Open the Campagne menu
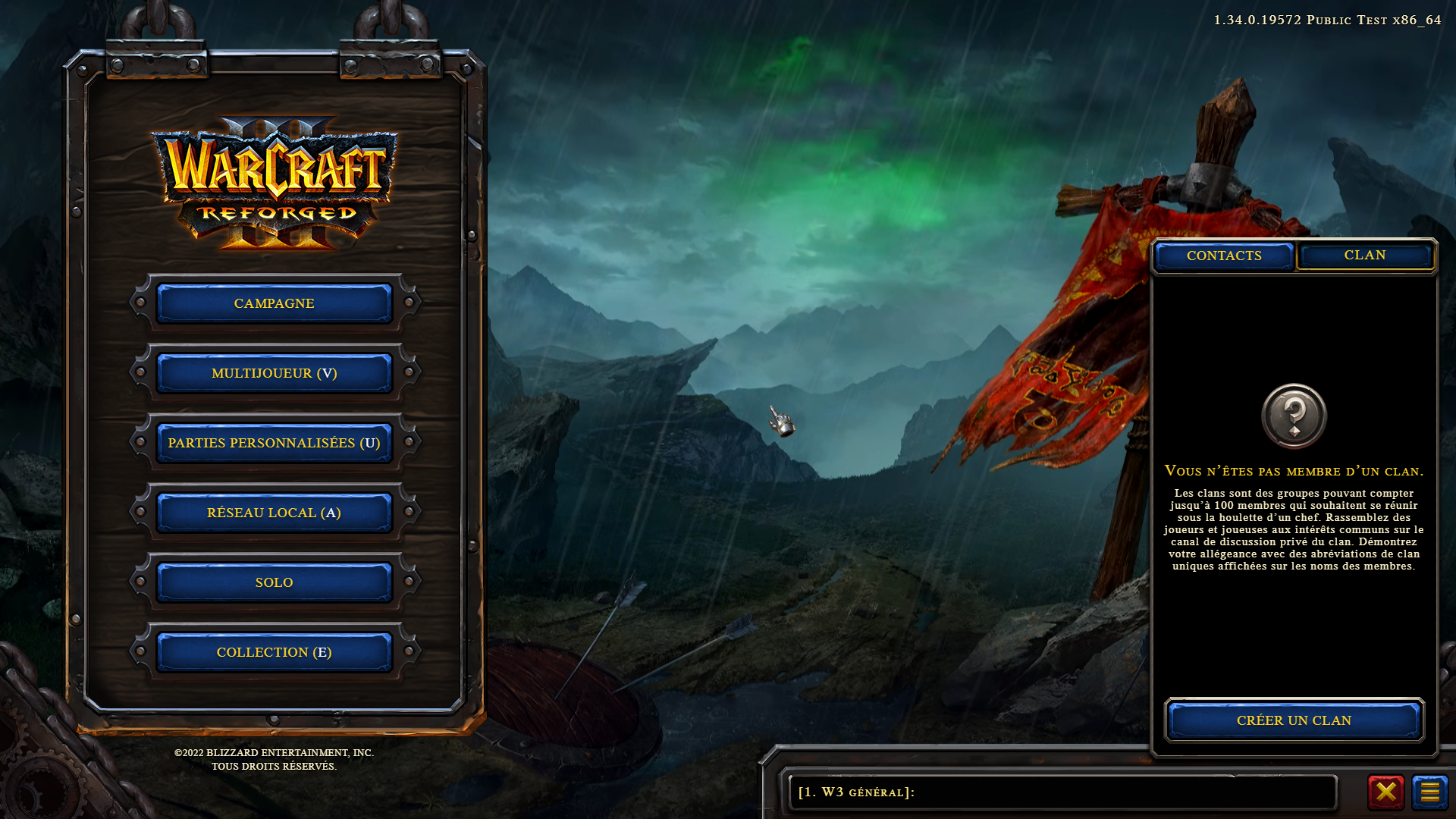Image resolution: width=1456 pixels, height=819 pixels. click(x=274, y=303)
